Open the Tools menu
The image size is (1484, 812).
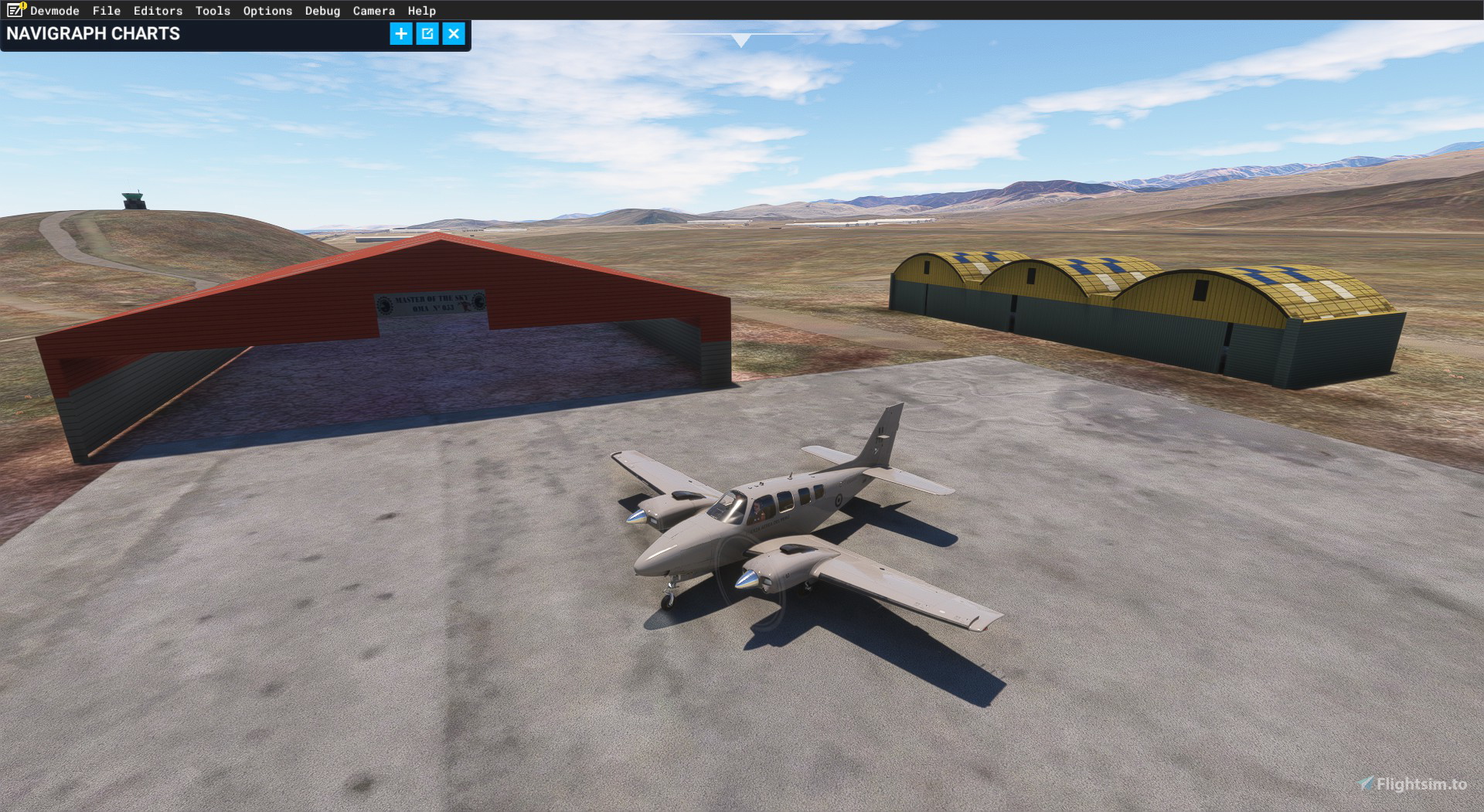pyautogui.click(x=213, y=11)
